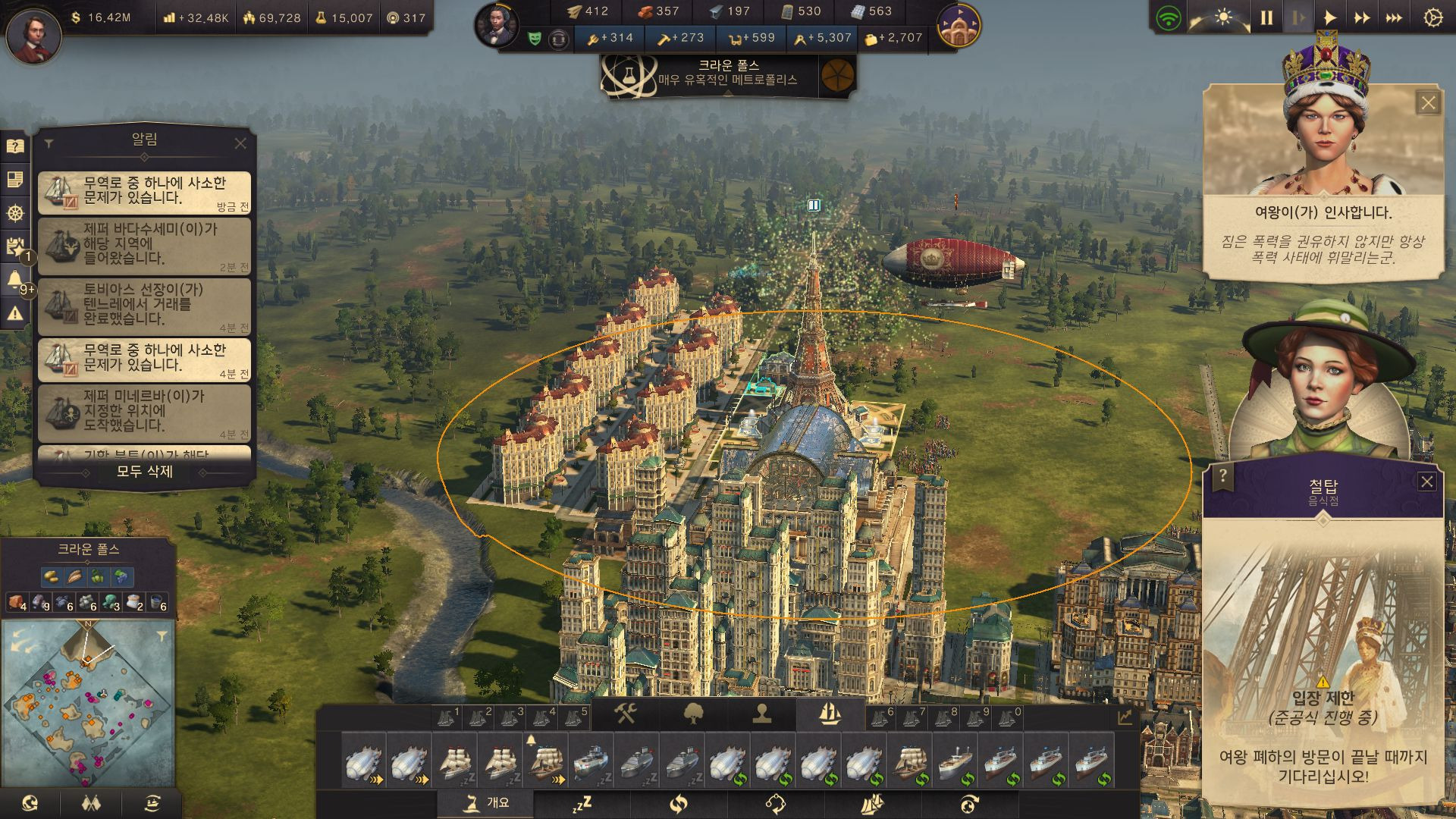Switch to the tree landscaping tab
Viewport: 1456px width, 819px height.
point(694,714)
